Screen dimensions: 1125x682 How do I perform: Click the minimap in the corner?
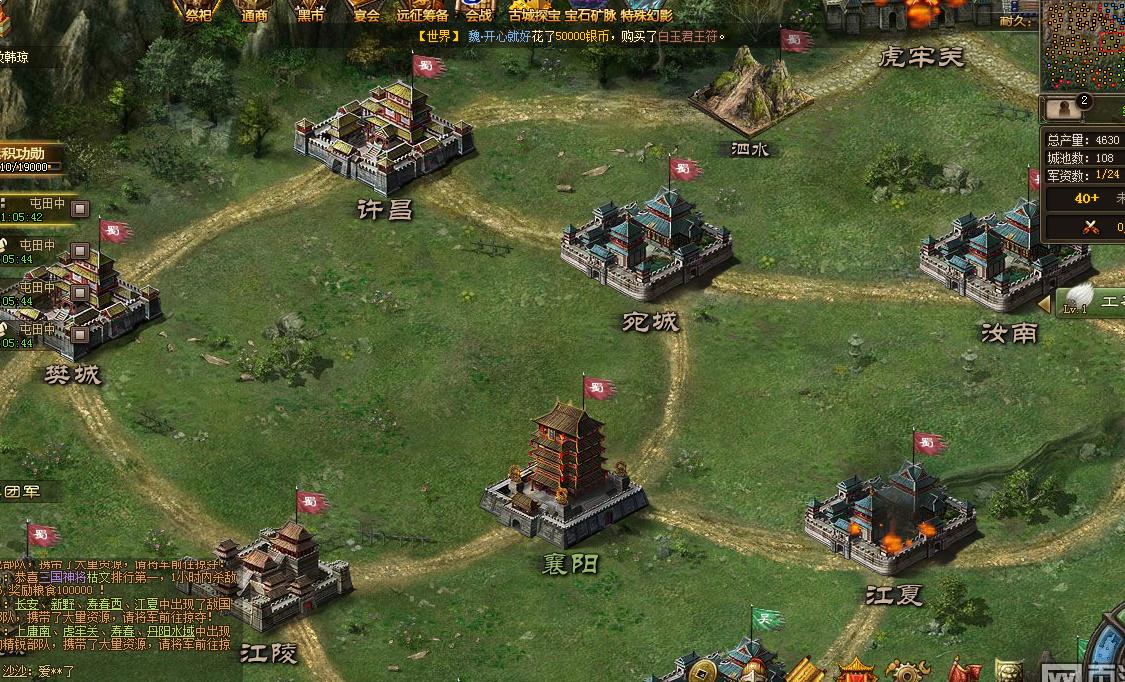1083,45
